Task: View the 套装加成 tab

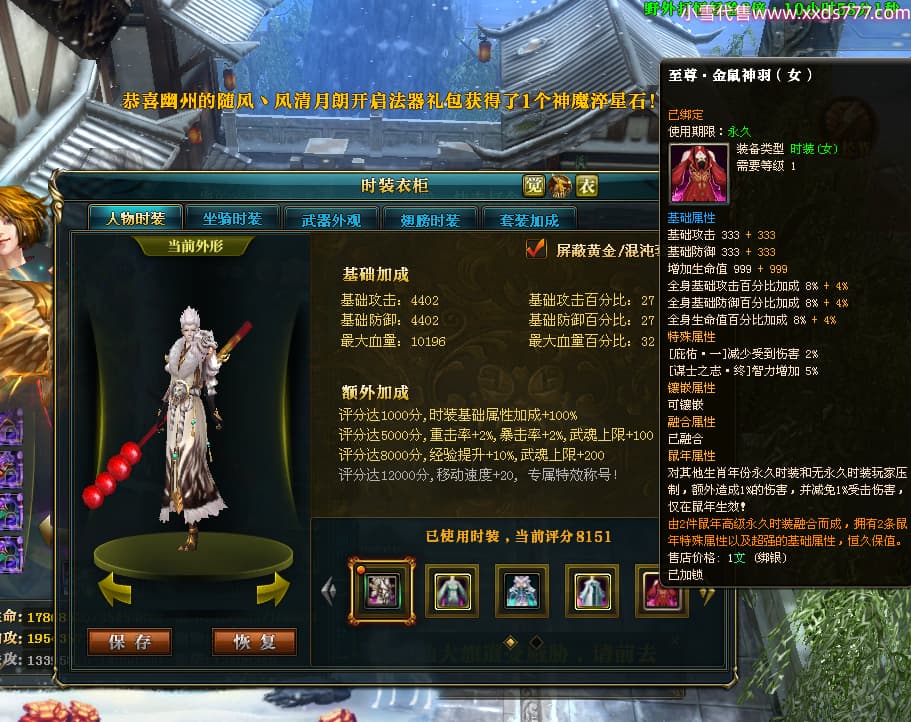Action: (529, 220)
